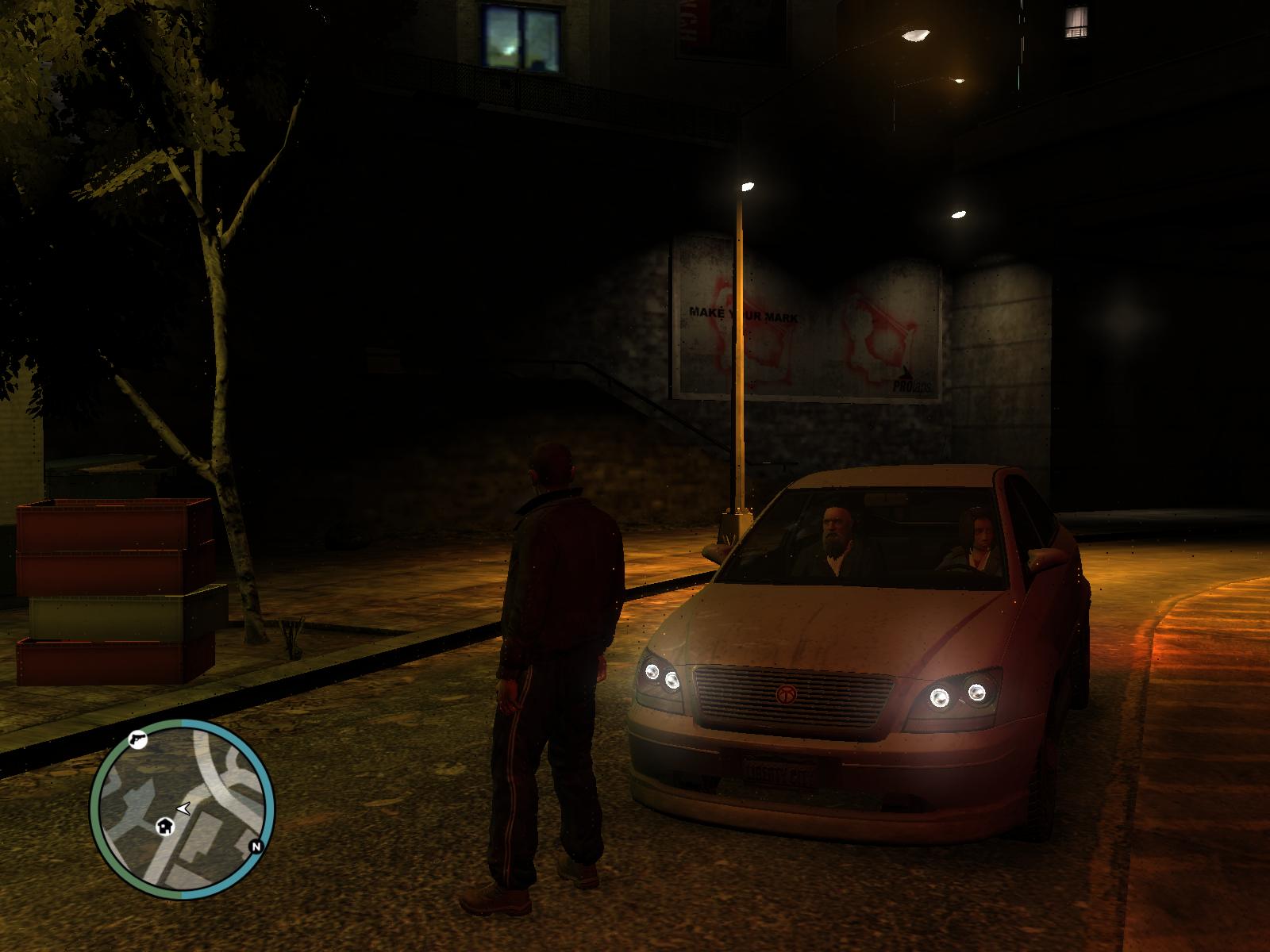Click the white player arrow on the minimap
The image size is (1270, 952).
click(x=184, y=808)
